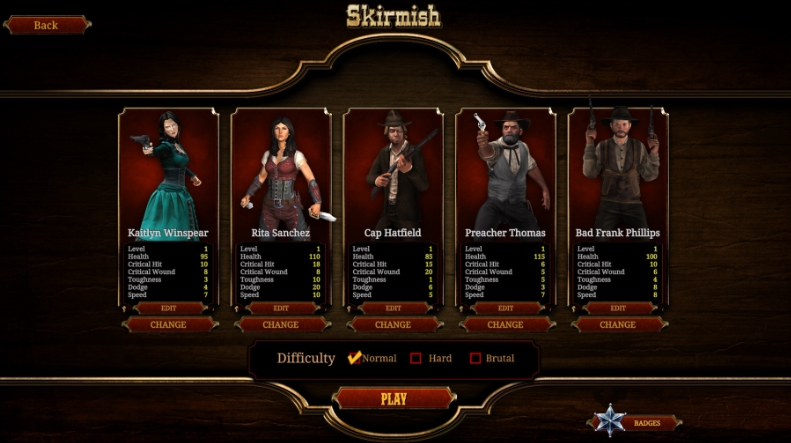The height and width of the screenshot is (443, 791).
Task: Edit Kaitlyn Winspear's character
Action: (x=168, y=308)
